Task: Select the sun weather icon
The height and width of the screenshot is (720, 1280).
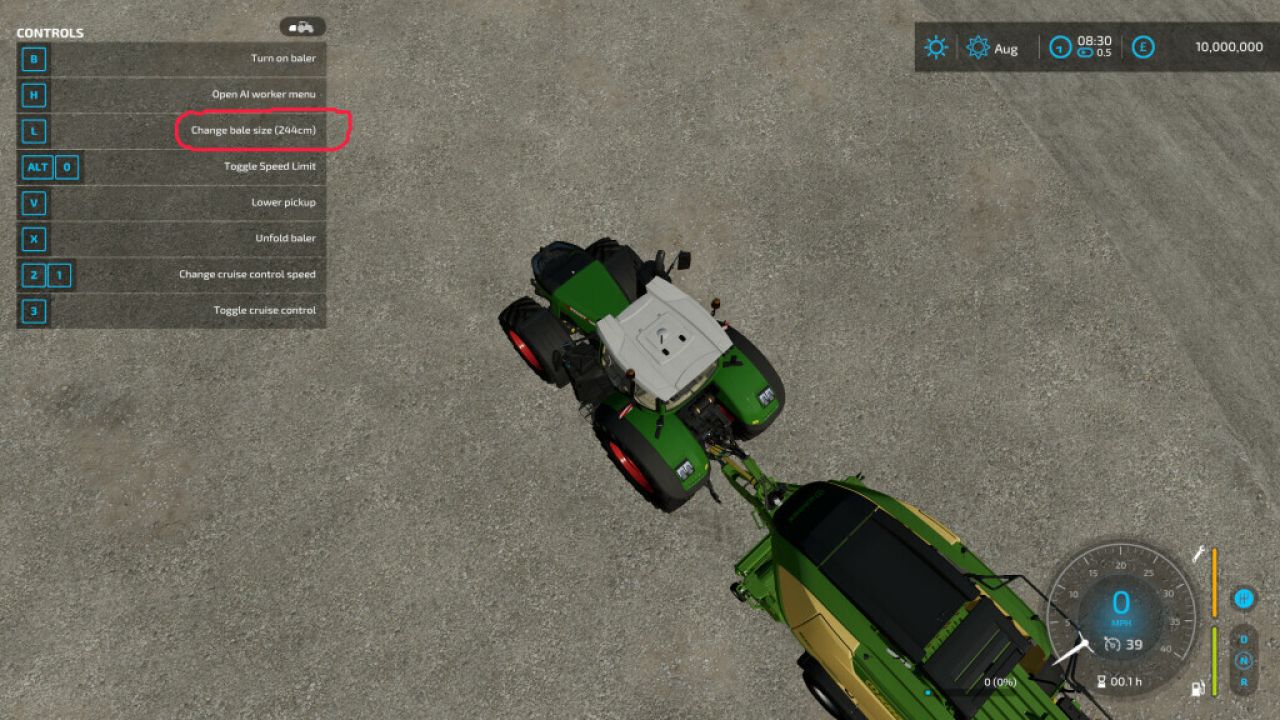Action: pos(934,46)
